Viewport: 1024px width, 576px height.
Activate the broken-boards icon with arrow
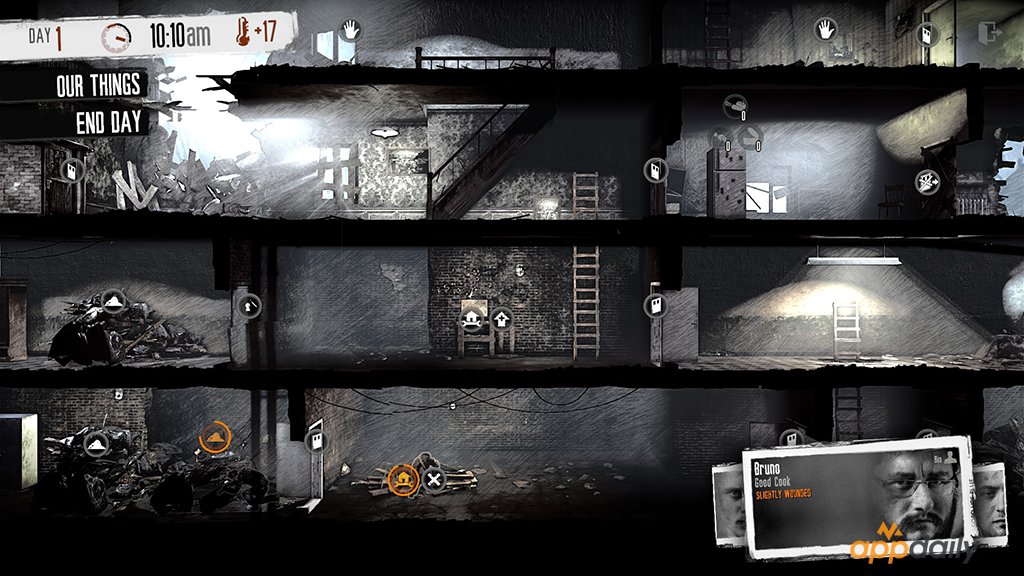point(925,181)
